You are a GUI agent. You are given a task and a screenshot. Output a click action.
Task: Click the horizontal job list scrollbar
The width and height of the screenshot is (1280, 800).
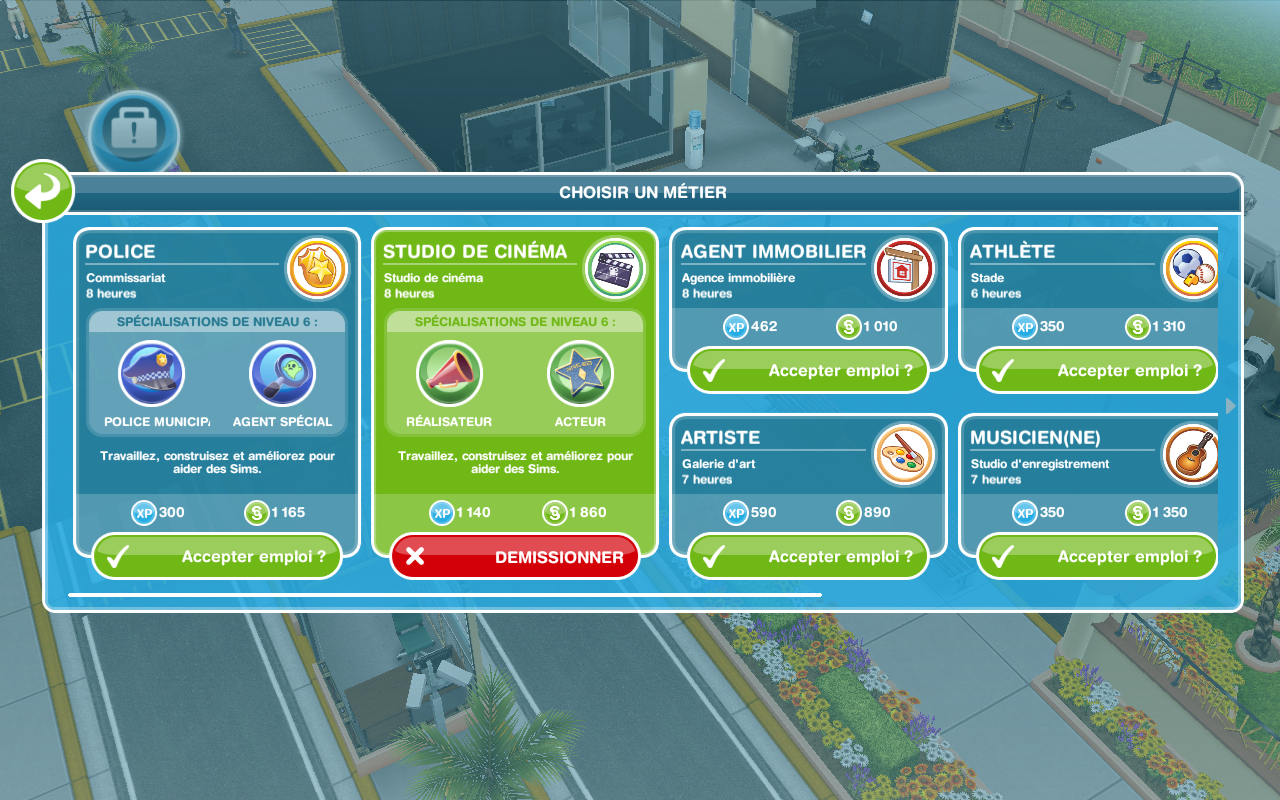tap(445, 595)
